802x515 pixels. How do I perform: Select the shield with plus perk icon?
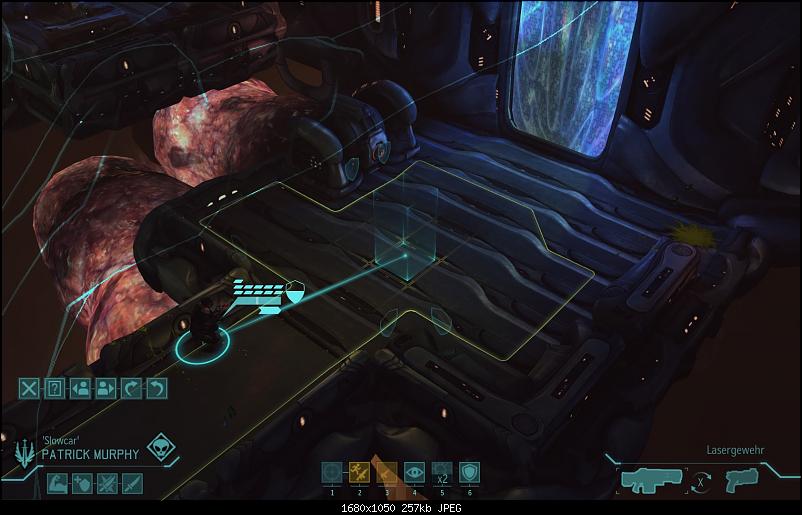click(x=82, y=484)
